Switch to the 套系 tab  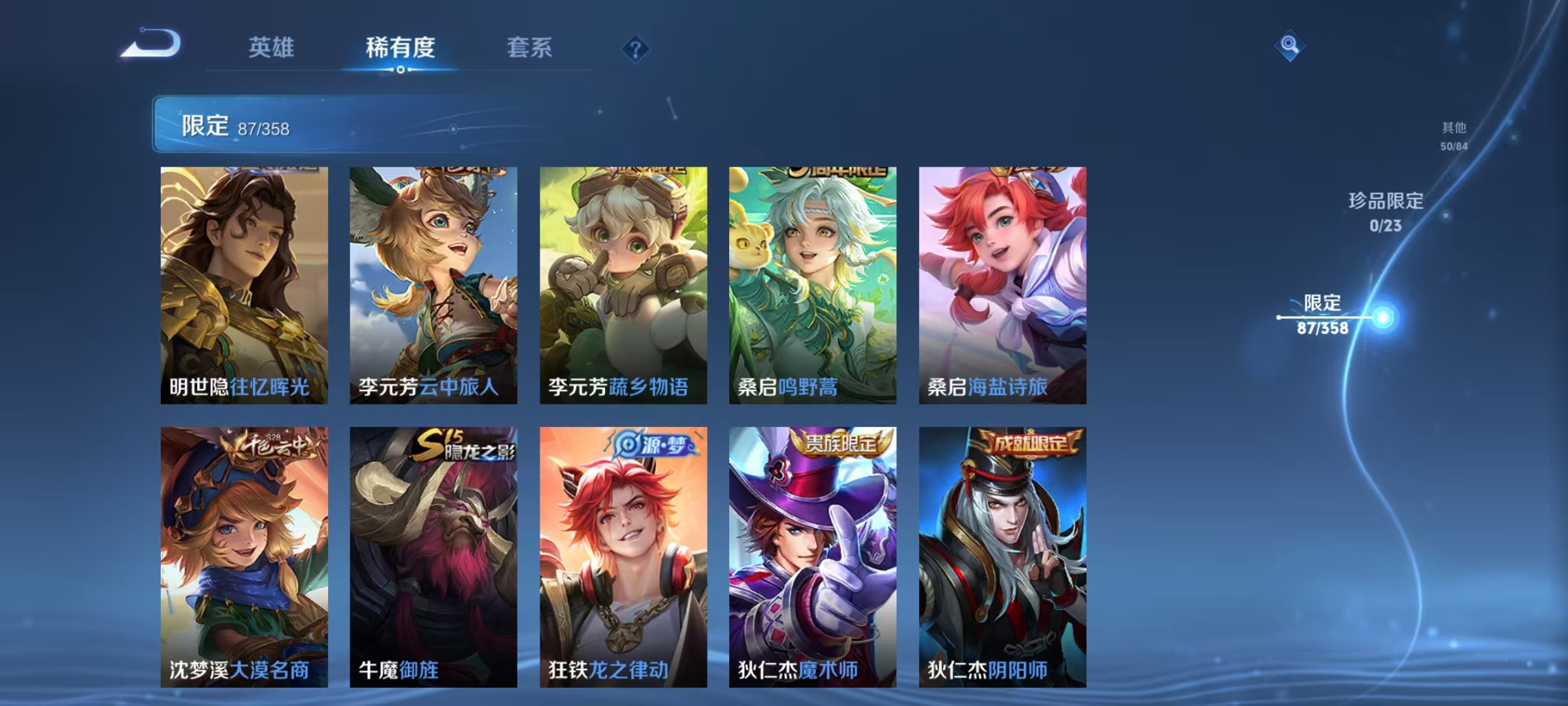coord(530,47)
